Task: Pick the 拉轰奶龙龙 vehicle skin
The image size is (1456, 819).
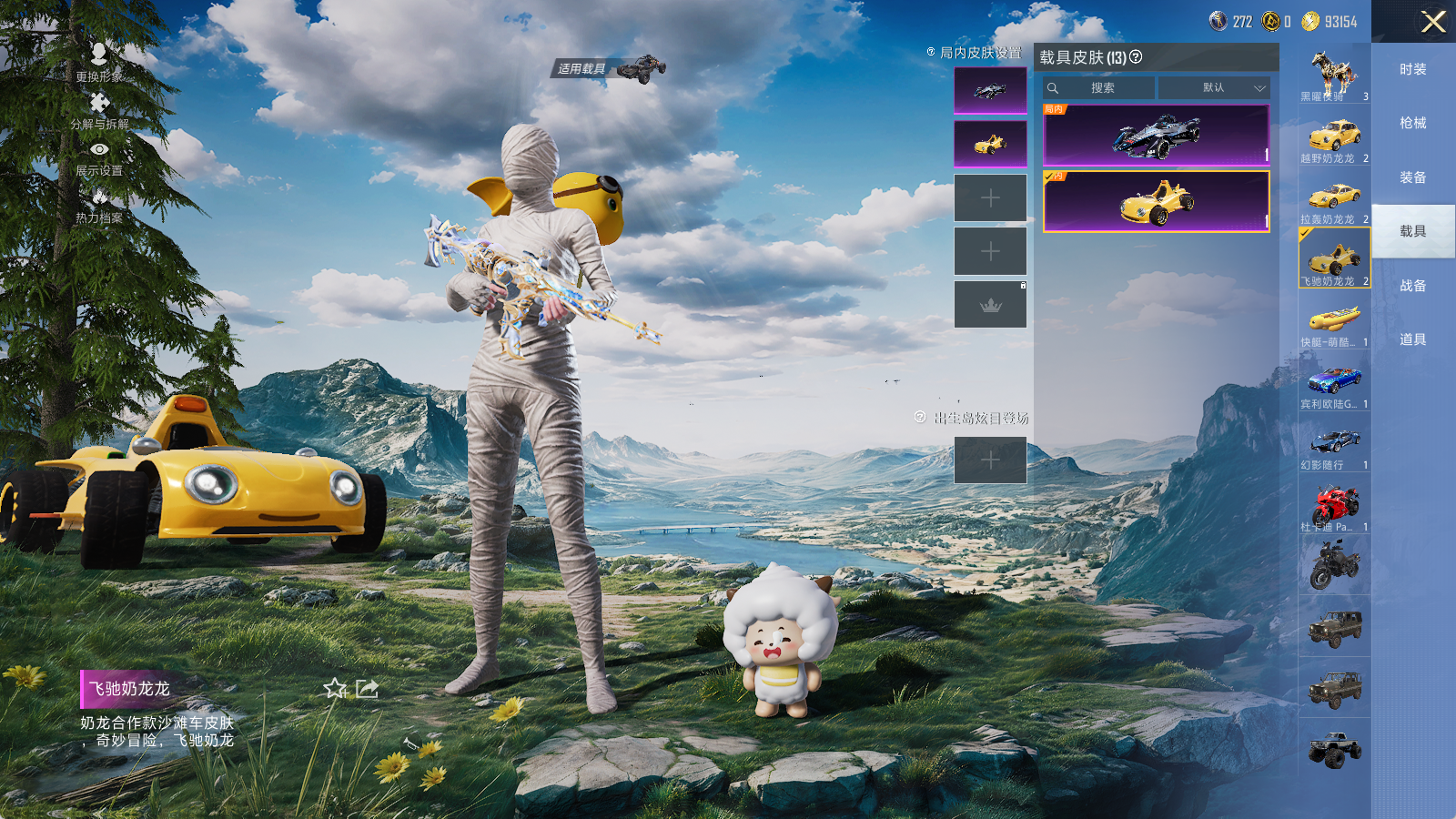Action: [x=1334, y=200]
